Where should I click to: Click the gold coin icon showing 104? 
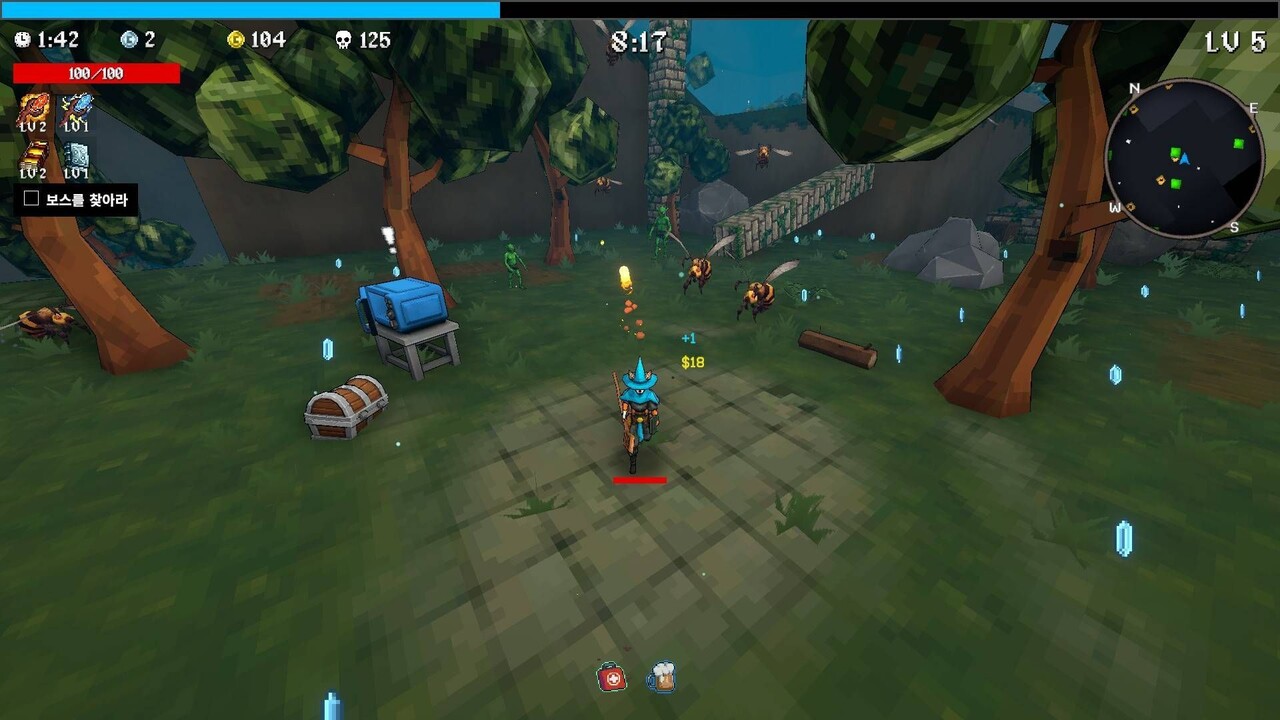pos(237,40)
